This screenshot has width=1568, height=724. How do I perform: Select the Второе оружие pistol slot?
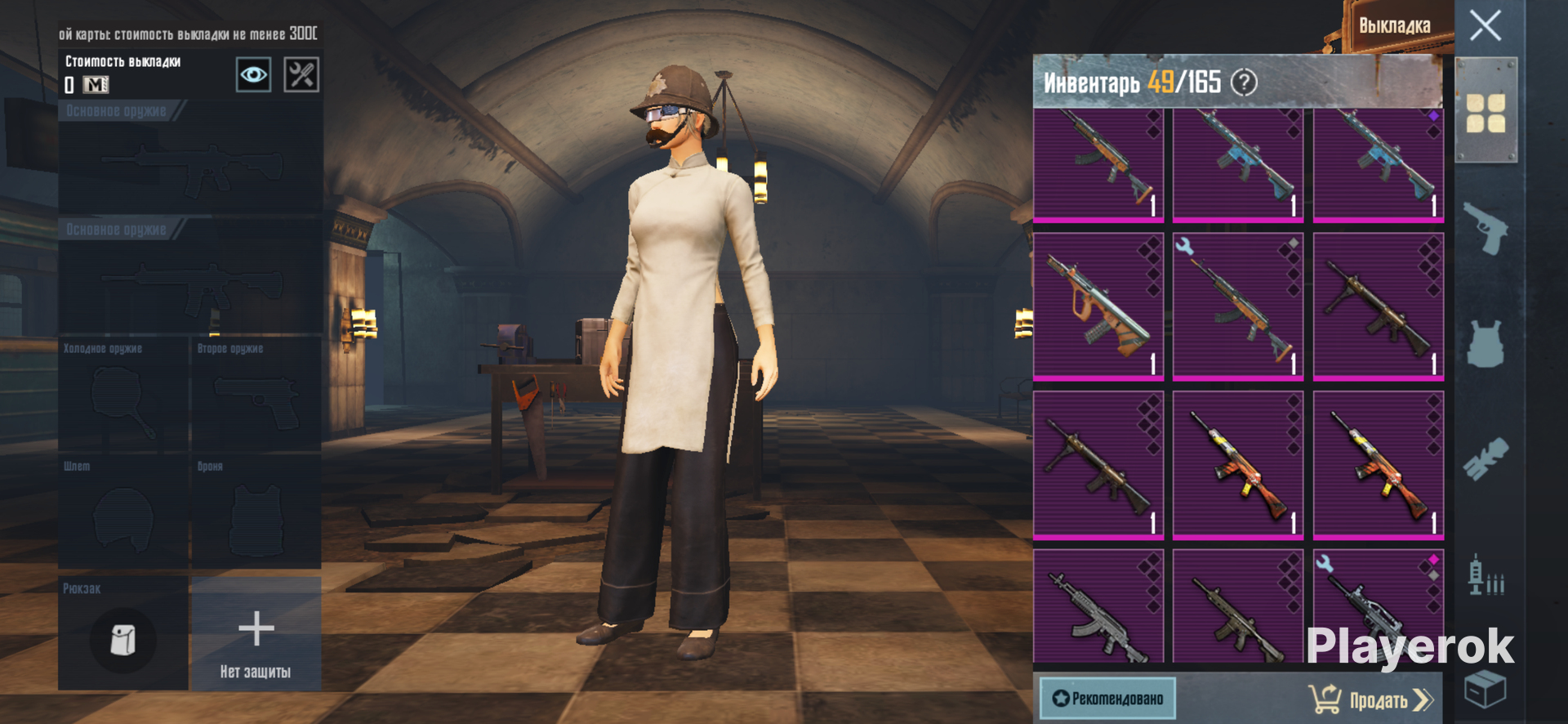(256, 395)
